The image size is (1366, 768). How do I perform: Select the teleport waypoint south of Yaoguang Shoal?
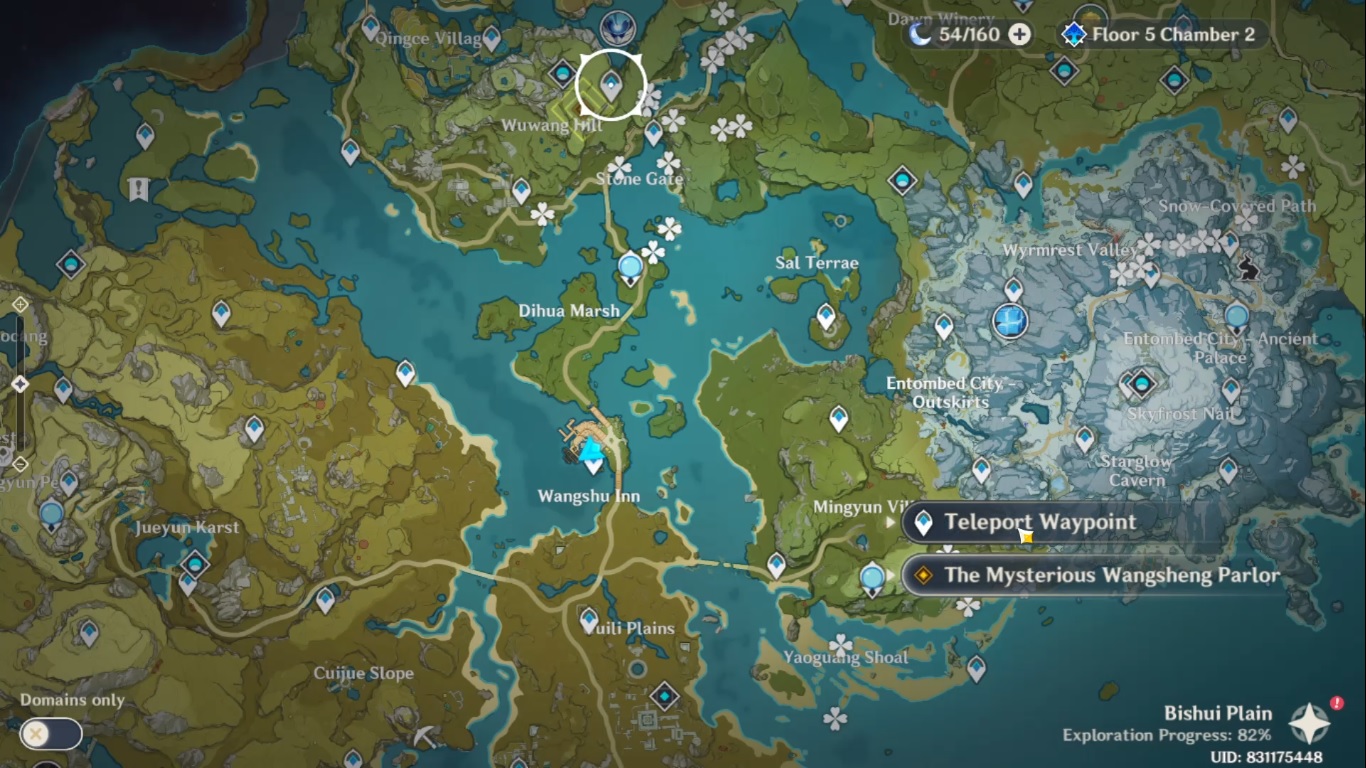(x=976, y=667)
